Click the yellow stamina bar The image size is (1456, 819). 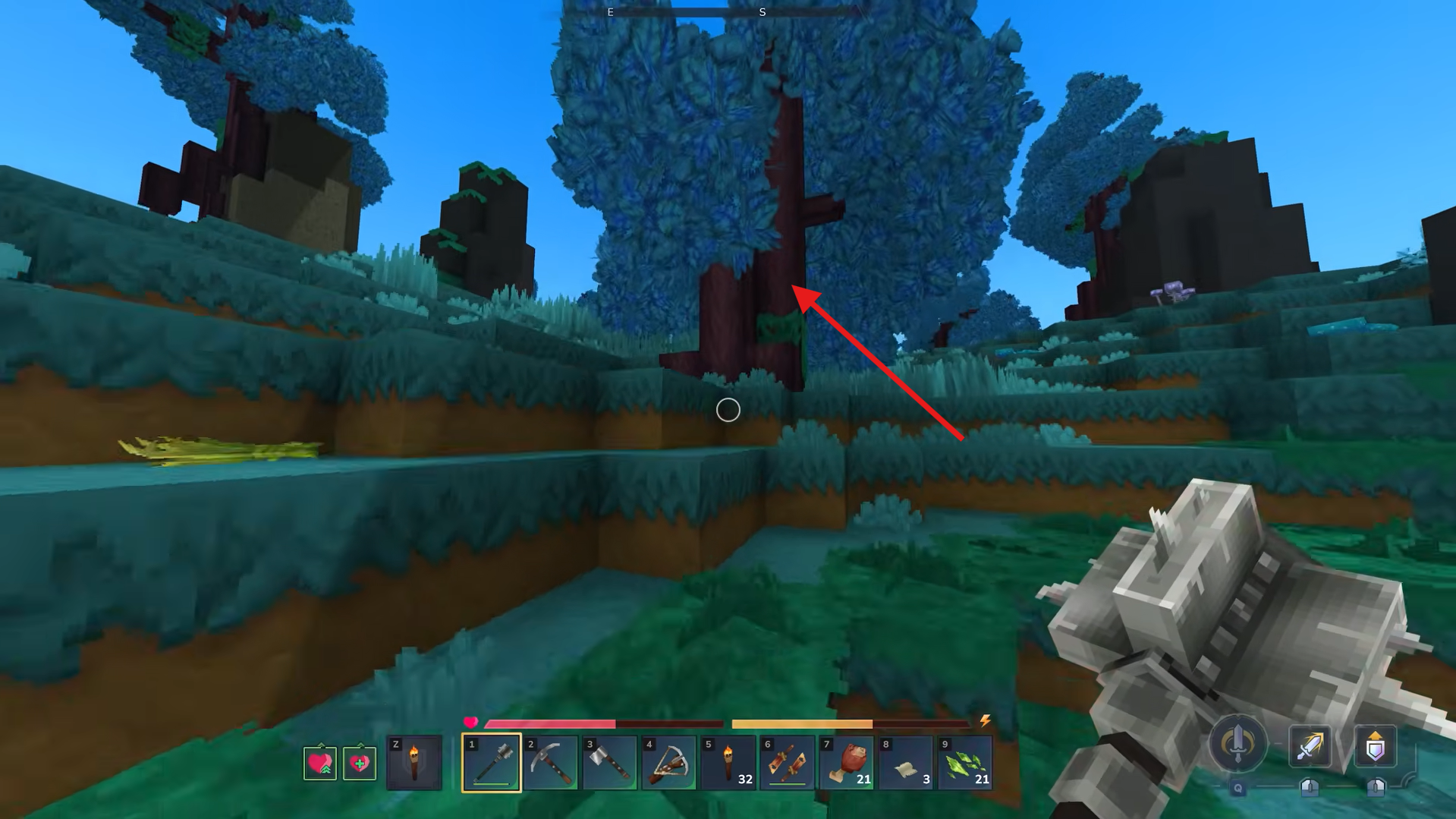(804, 722)
